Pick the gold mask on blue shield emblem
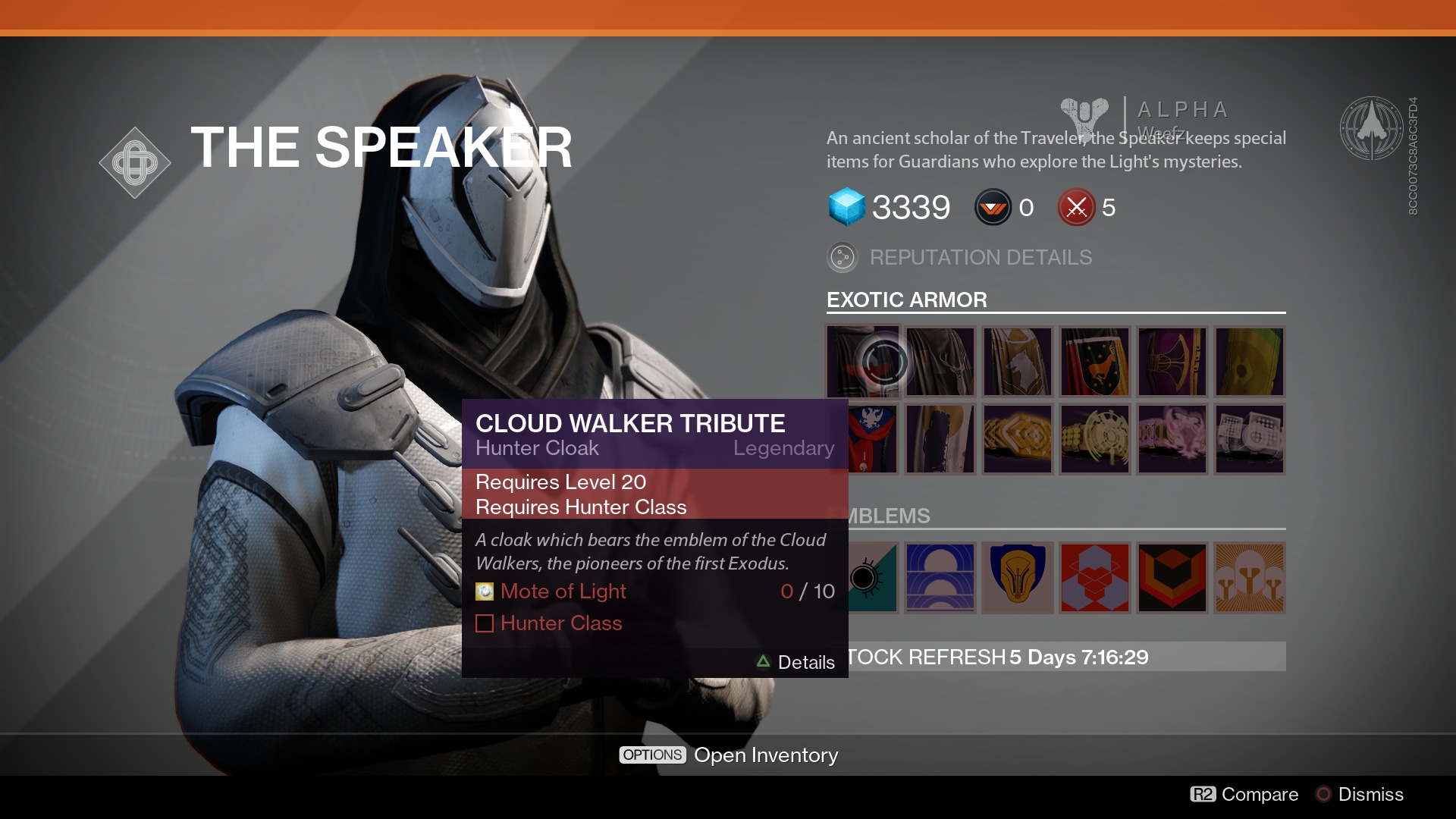The width and height of the screenshot is (1456, 819). 1018,578
